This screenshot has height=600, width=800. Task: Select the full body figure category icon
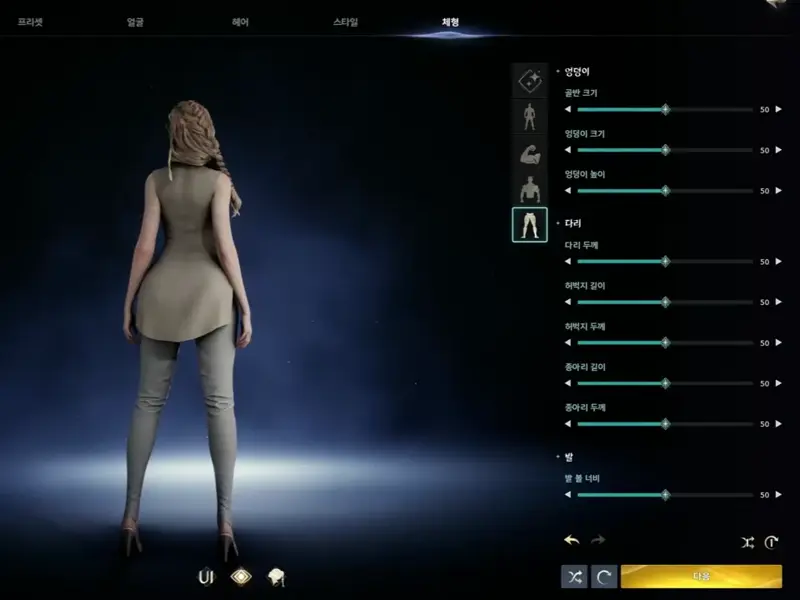(x=530, y=117)
